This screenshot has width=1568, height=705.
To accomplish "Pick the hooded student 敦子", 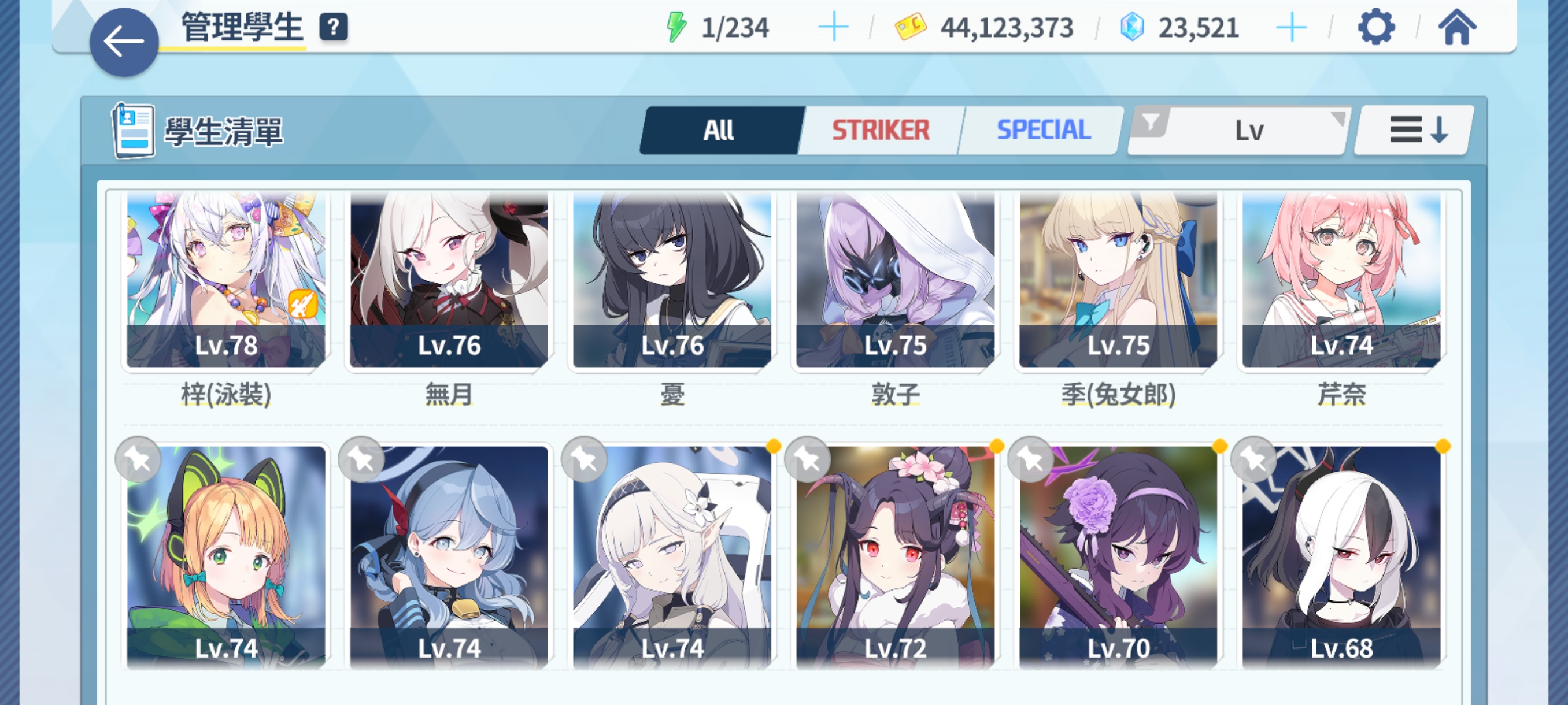I will [x=896, y=280].
